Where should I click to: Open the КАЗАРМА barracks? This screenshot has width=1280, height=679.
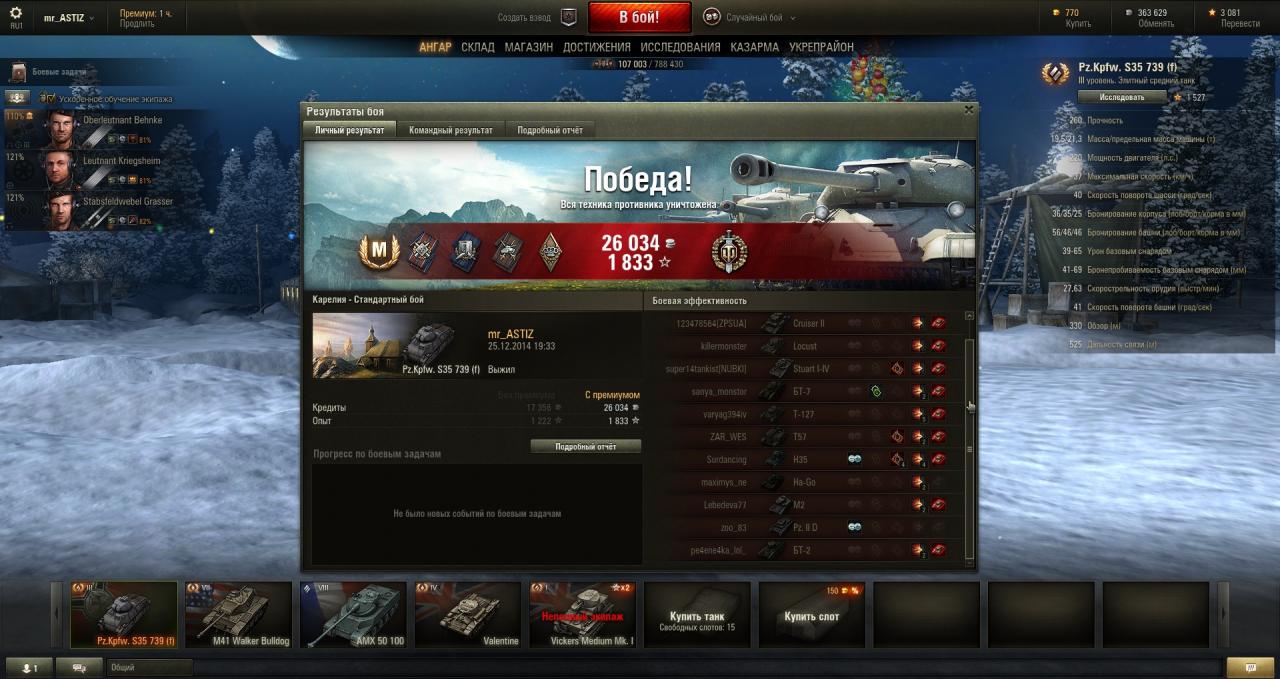tap(754, 47)
